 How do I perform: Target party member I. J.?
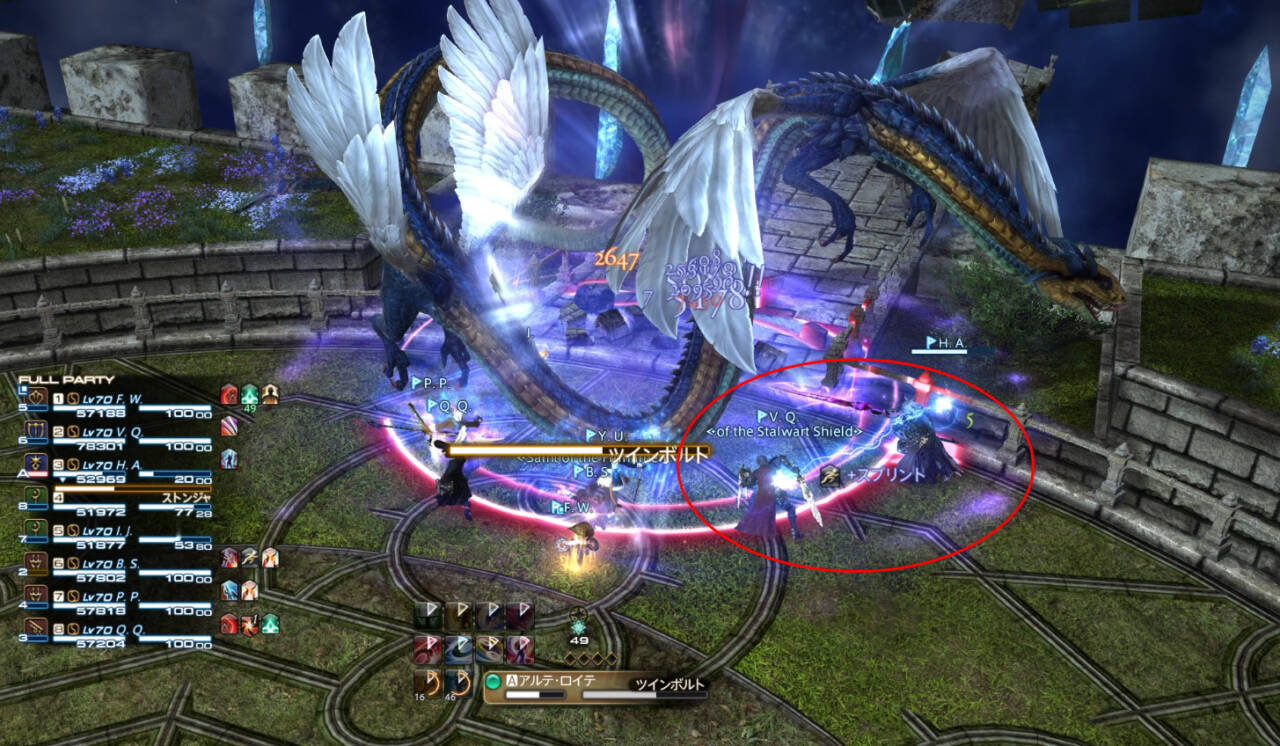tap(110, 530)
